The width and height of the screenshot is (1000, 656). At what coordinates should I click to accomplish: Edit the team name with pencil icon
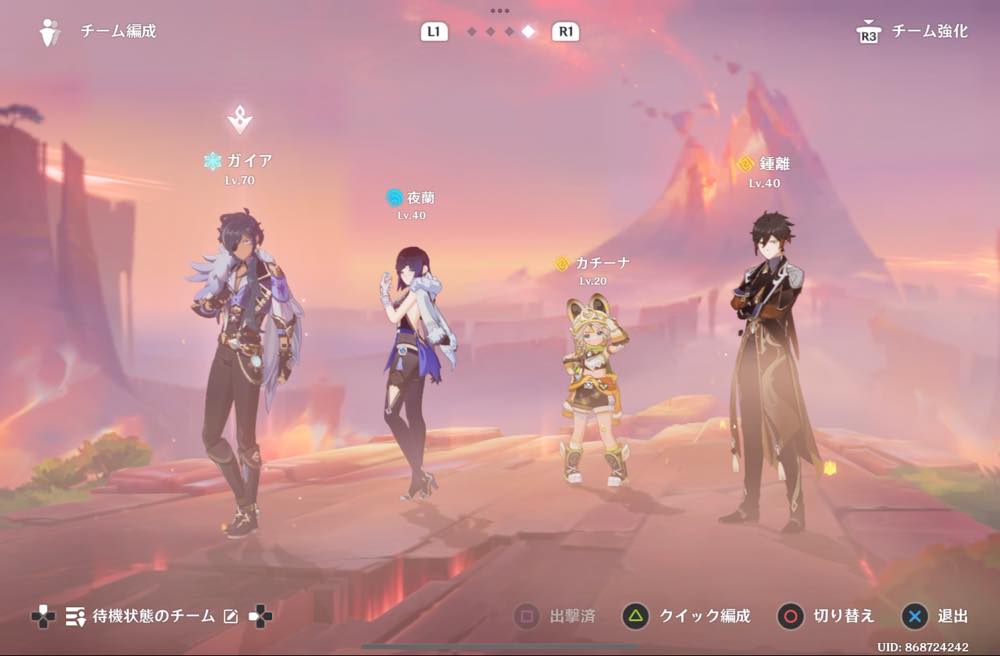point(231,616)
